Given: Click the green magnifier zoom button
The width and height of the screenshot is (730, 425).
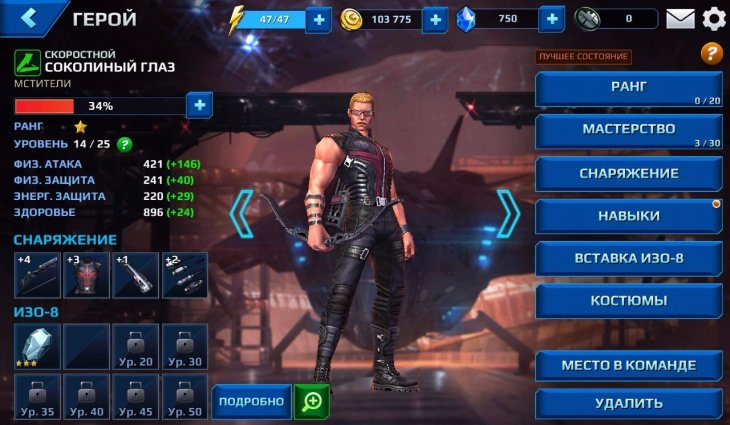Looking at the screenshot, I should click(312, 401).
